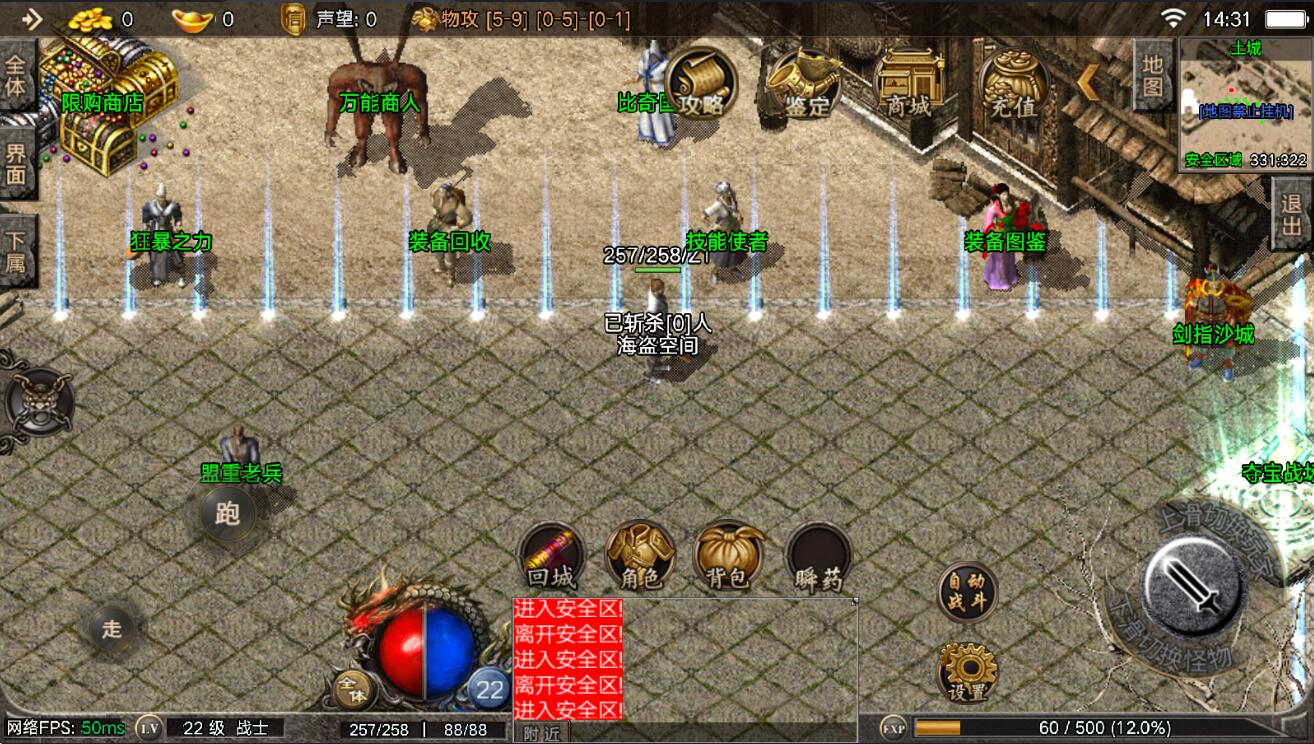The height and width of the screenshot is (744, 1314).
Task: Open the 背包 backpack
Action: click(x=728, y=556)
